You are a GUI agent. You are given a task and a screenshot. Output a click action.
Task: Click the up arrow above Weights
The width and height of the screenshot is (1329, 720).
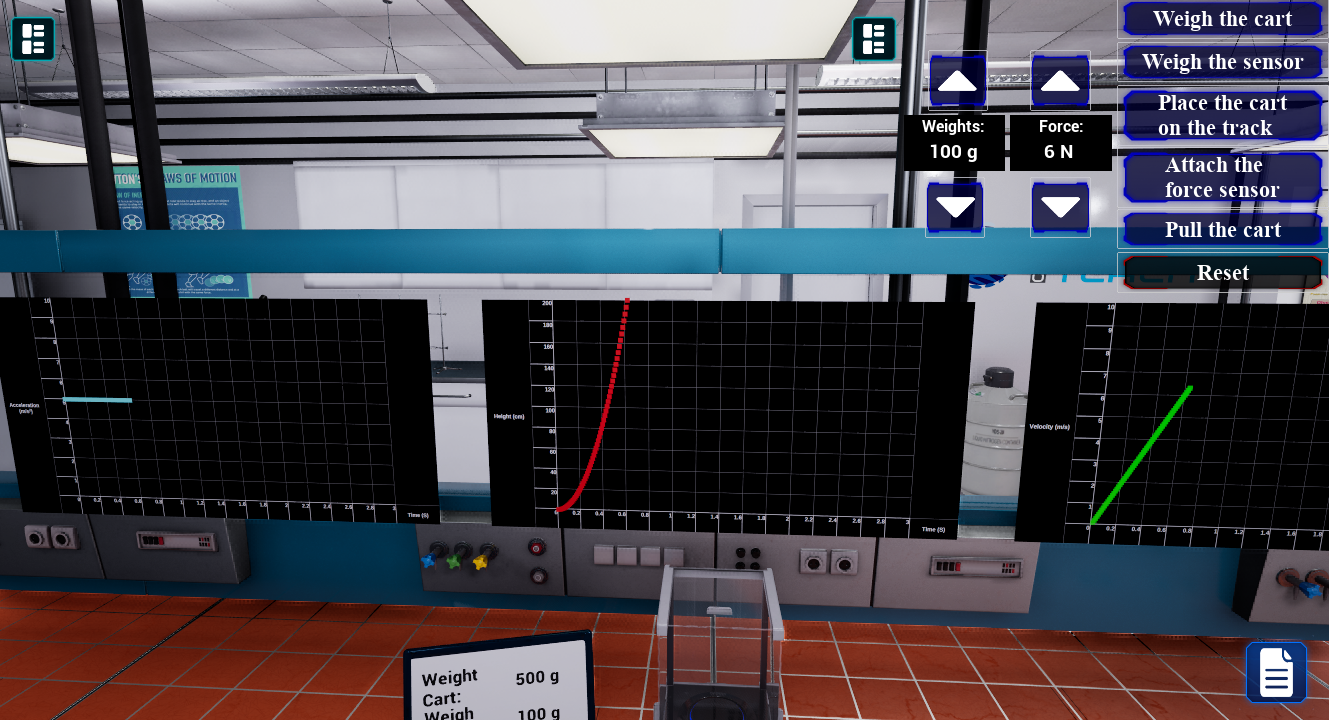coord(956,81)
